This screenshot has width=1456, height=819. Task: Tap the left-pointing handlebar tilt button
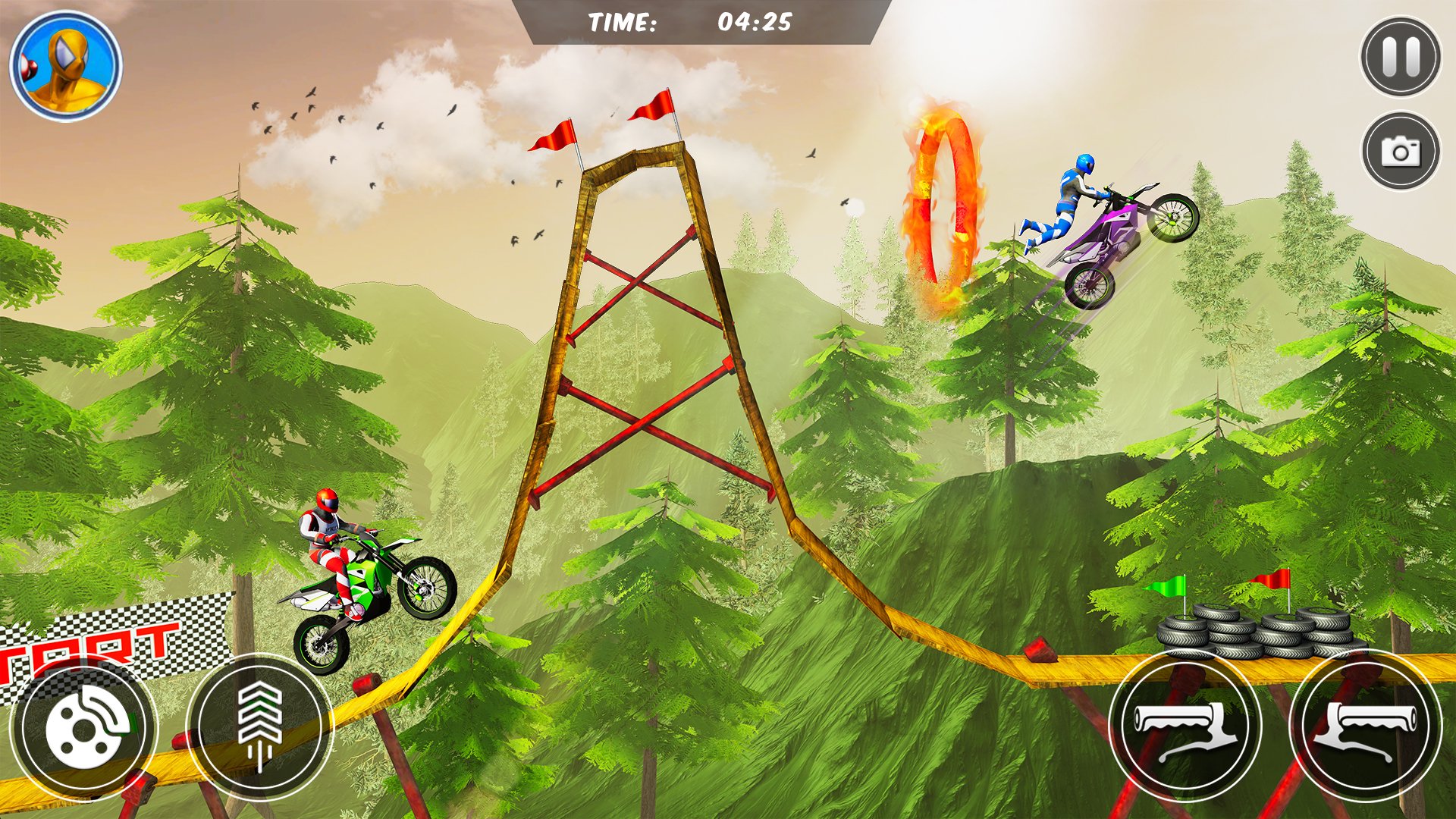[1185, 726]
